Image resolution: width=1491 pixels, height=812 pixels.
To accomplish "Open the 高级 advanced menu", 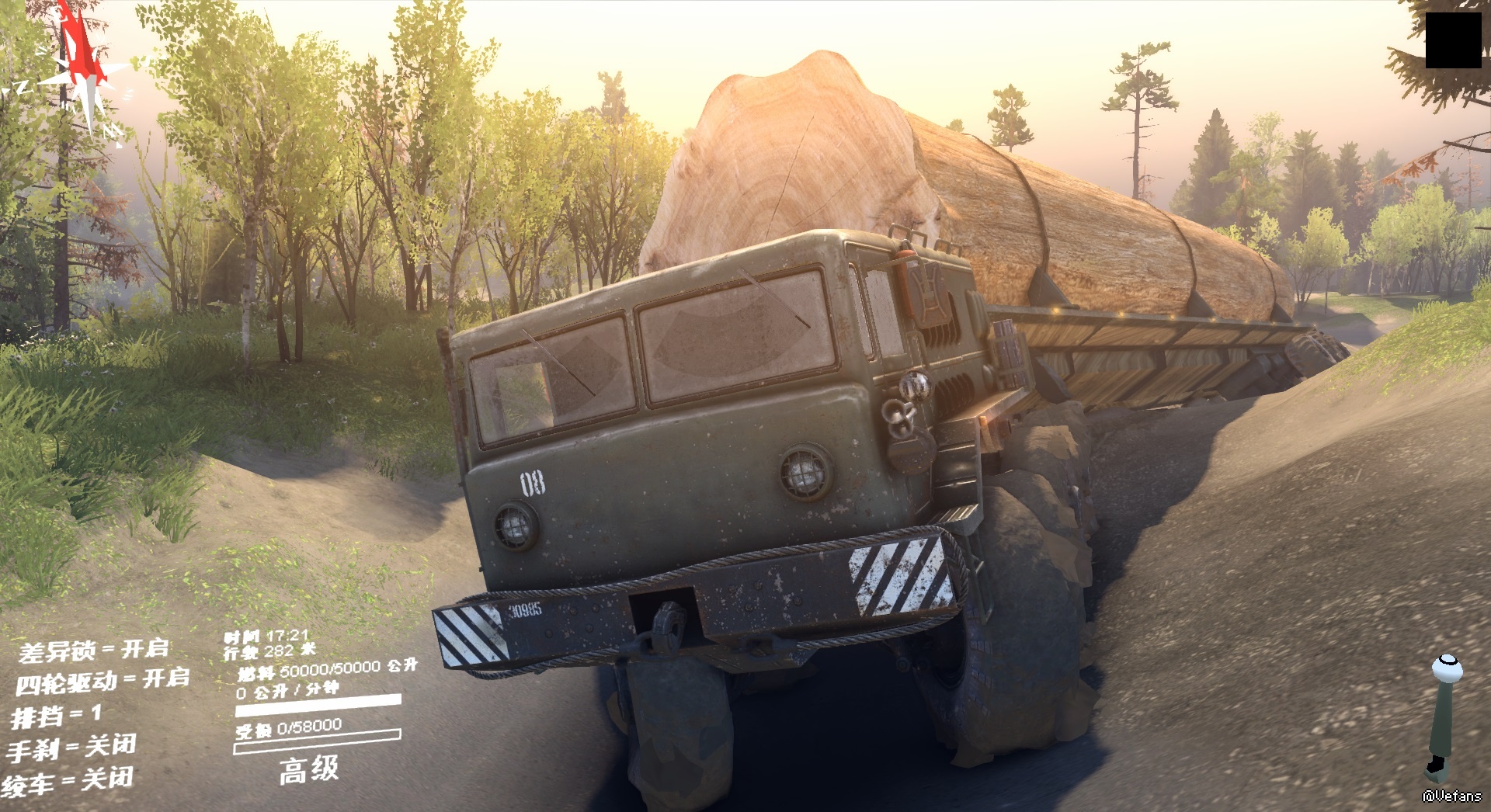I will tap(308, 769).
